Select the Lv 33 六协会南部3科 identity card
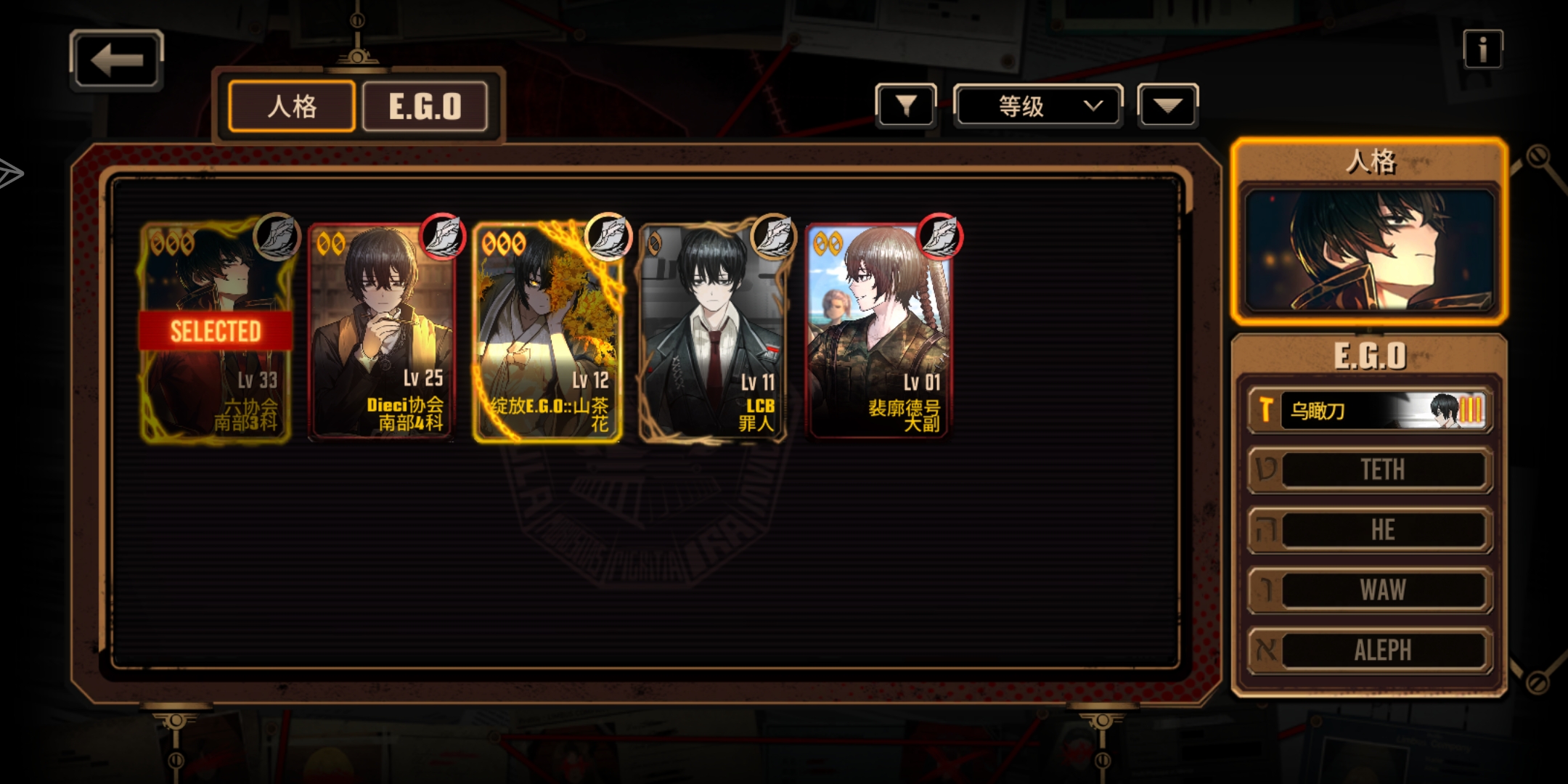1568x784 pixels. pyautogui.click(x=216, y=332)
